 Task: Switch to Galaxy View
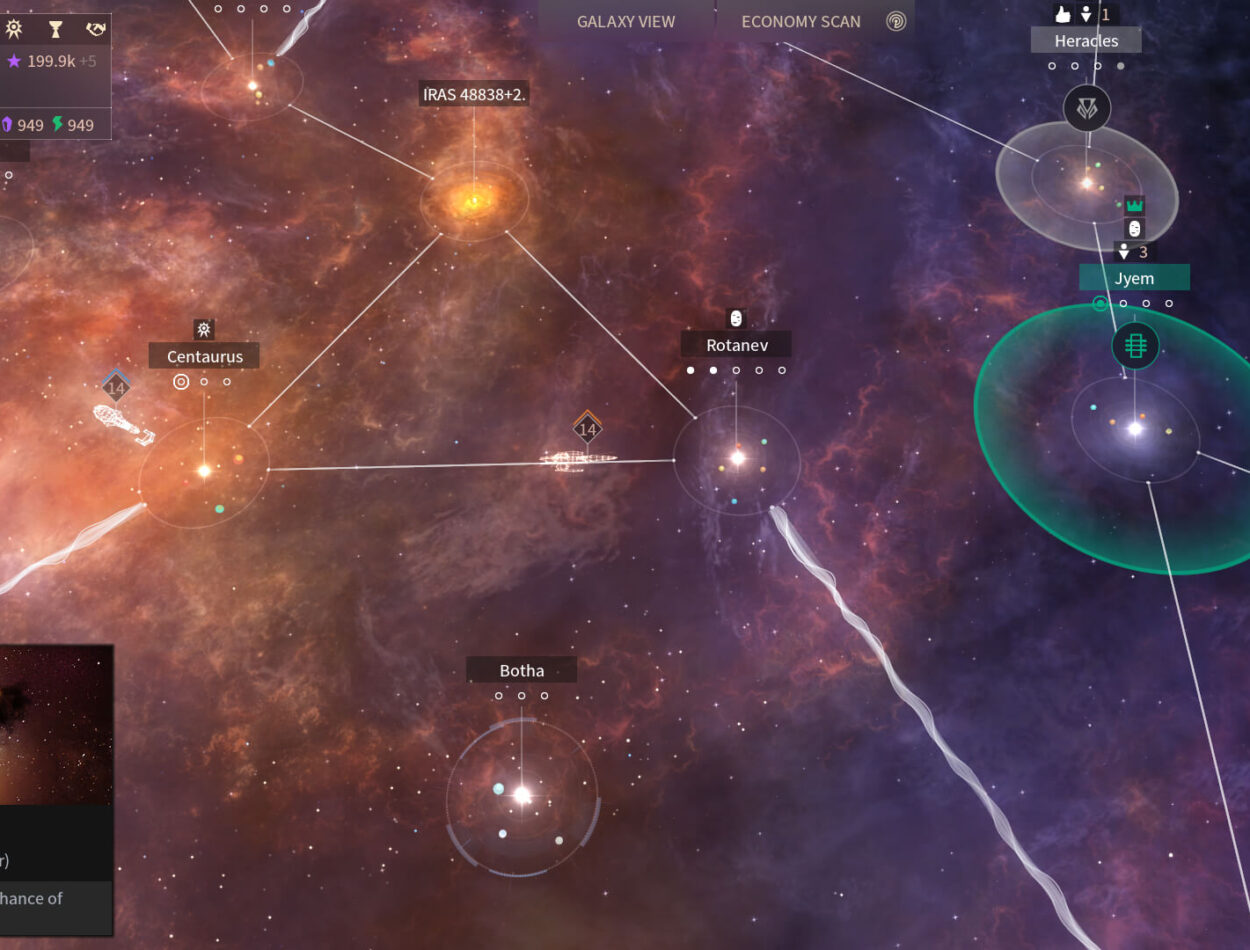pos(626,21)
